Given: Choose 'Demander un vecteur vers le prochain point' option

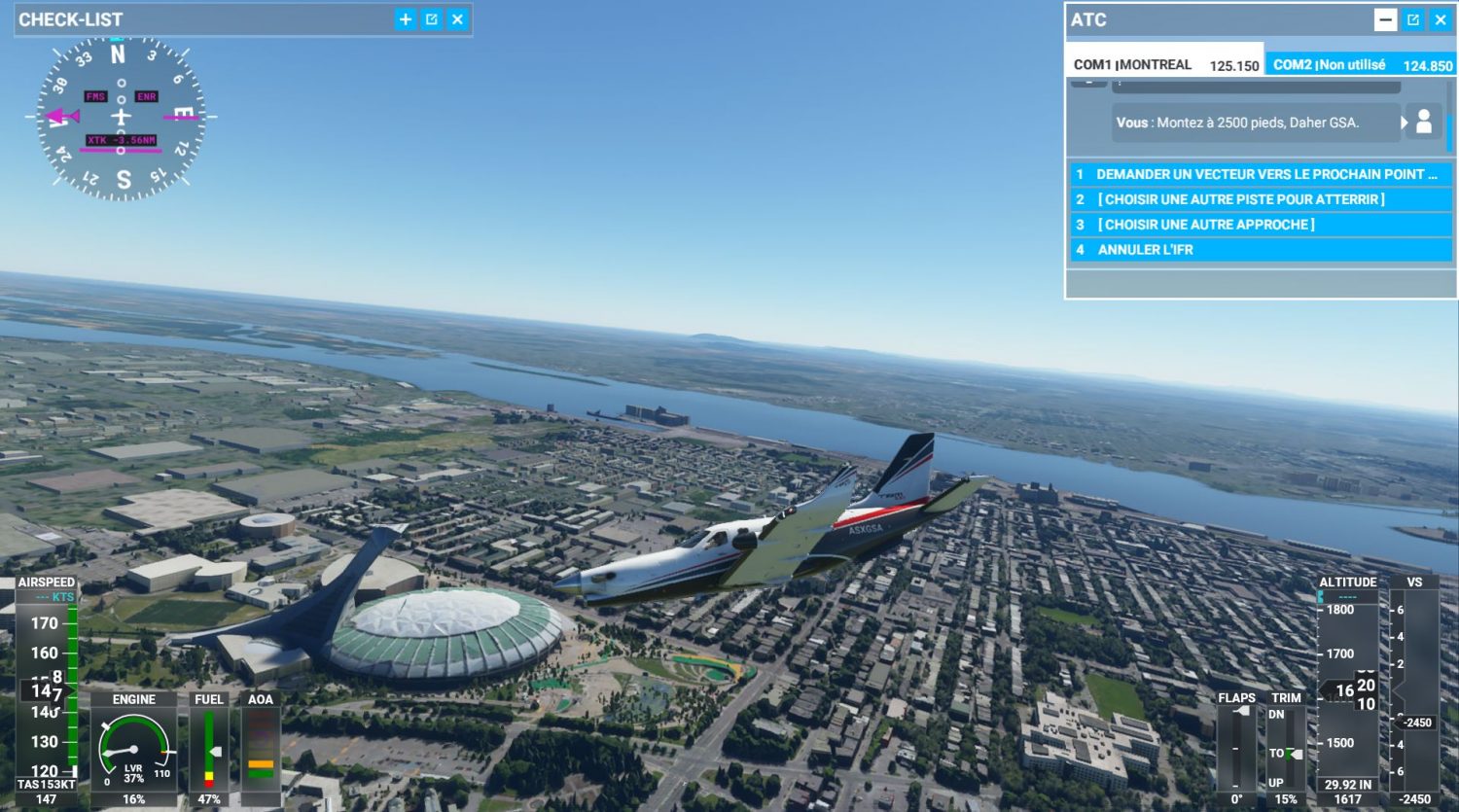Looking at the screenshot, I should tap(1261, 174).
